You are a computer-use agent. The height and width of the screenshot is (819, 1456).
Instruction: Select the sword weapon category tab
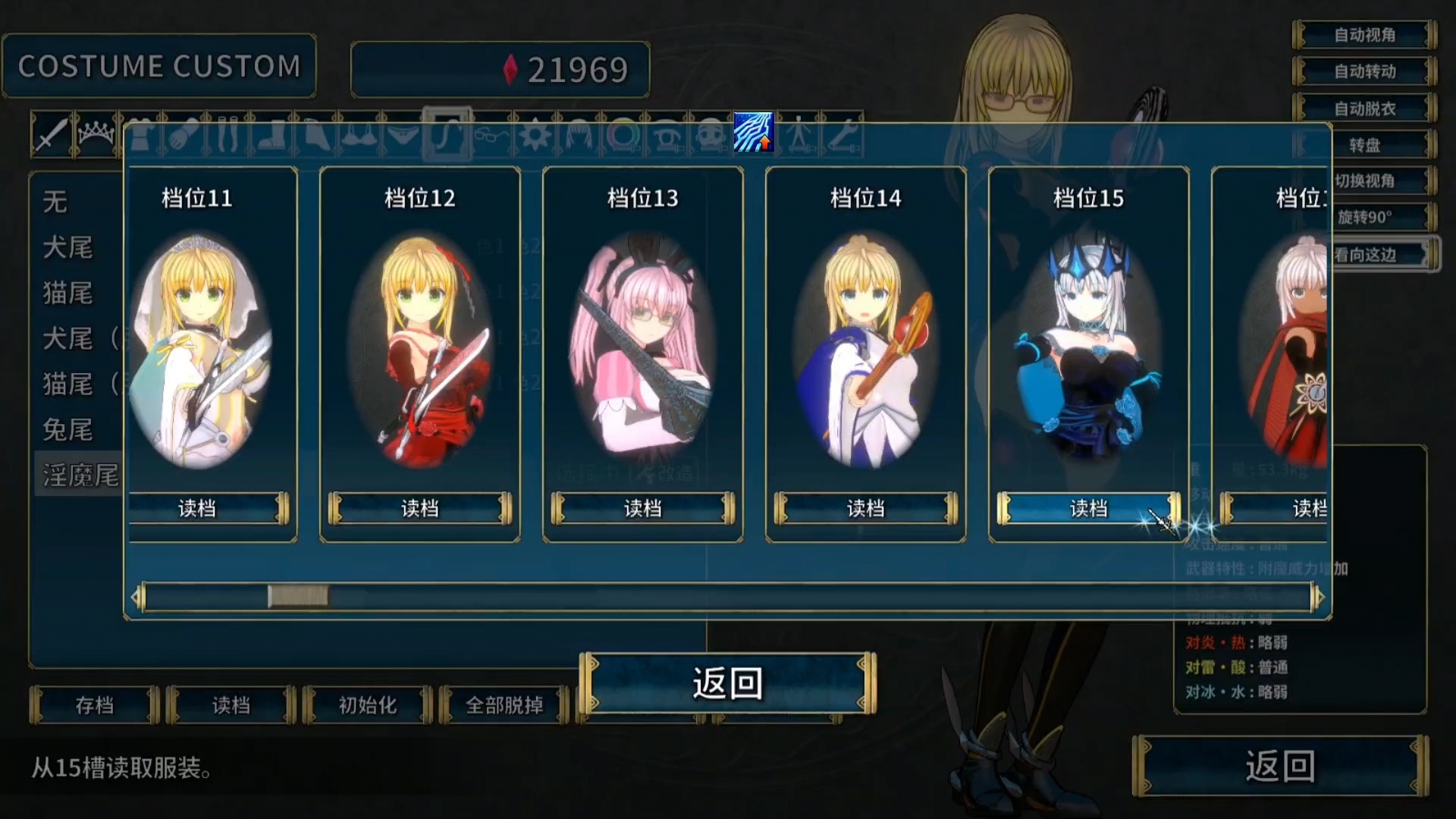(x=51, y=135)
